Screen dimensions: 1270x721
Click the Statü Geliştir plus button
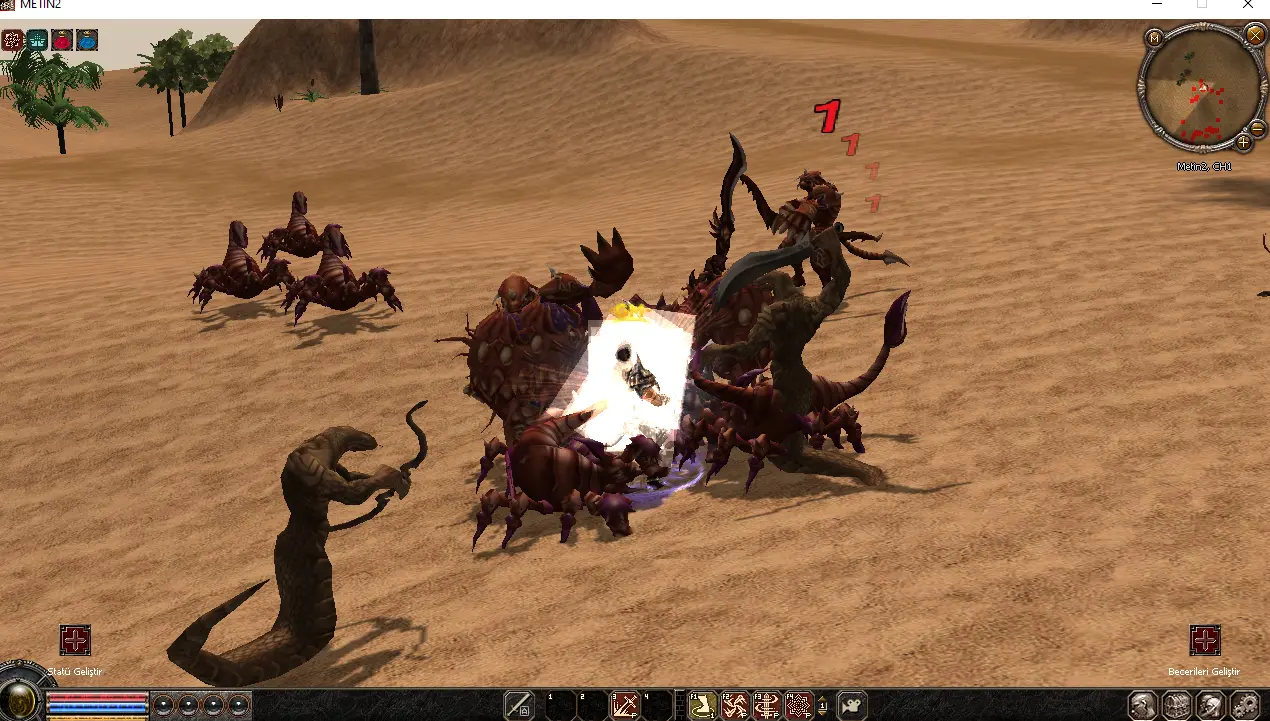pos(75,640)
